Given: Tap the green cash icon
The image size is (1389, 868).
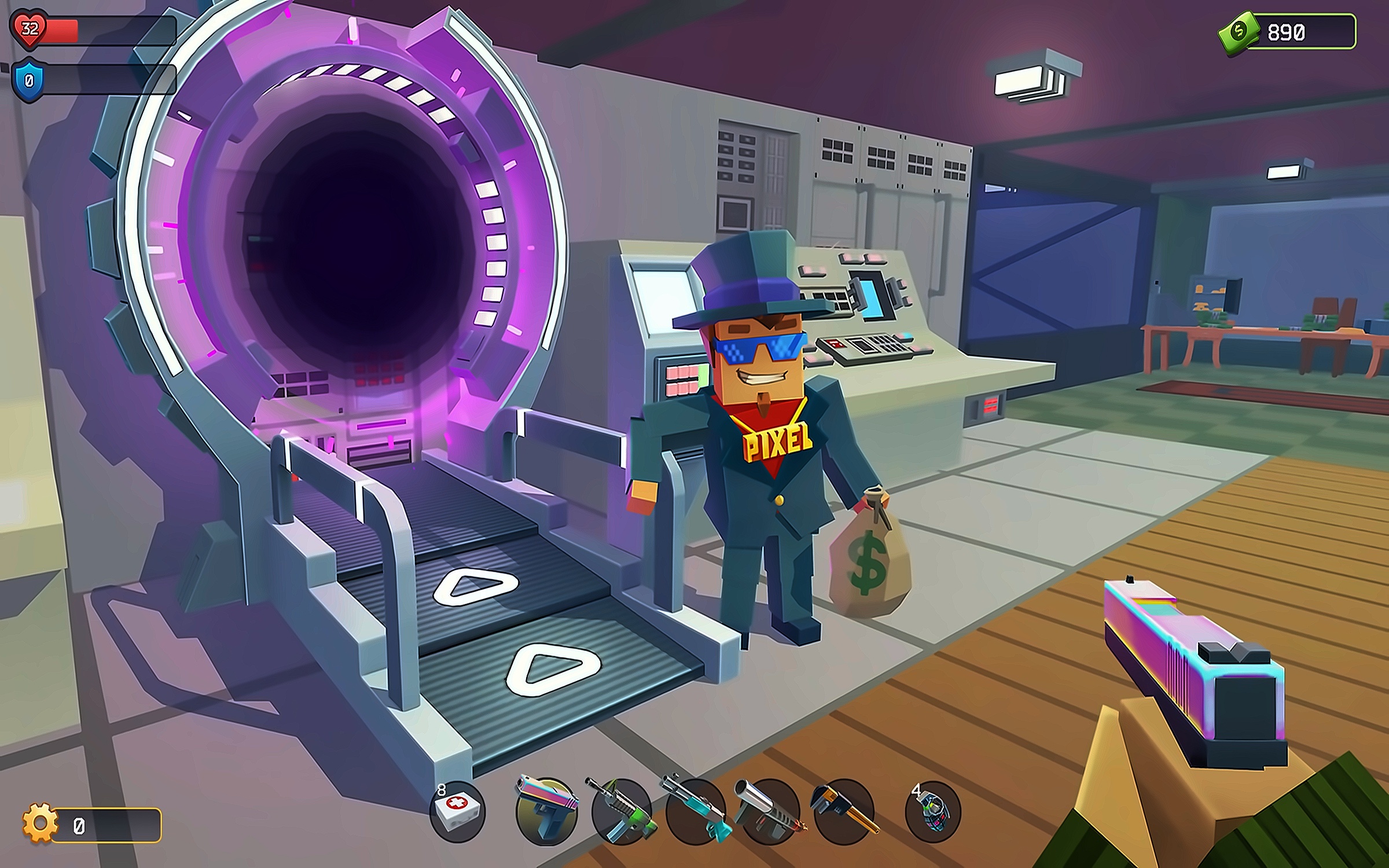Looking at the screenshot, I should (x=1239, y=31).
